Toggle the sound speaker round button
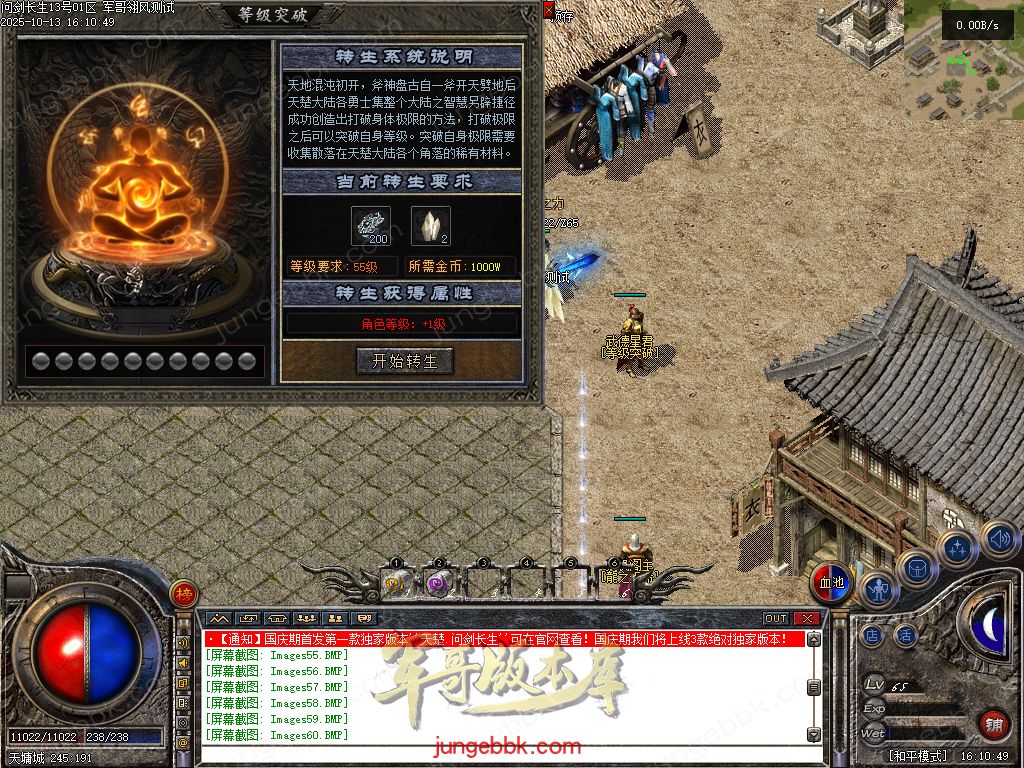Image resolution: width=1024 pixels, height=768 pixels. [998, 539]
